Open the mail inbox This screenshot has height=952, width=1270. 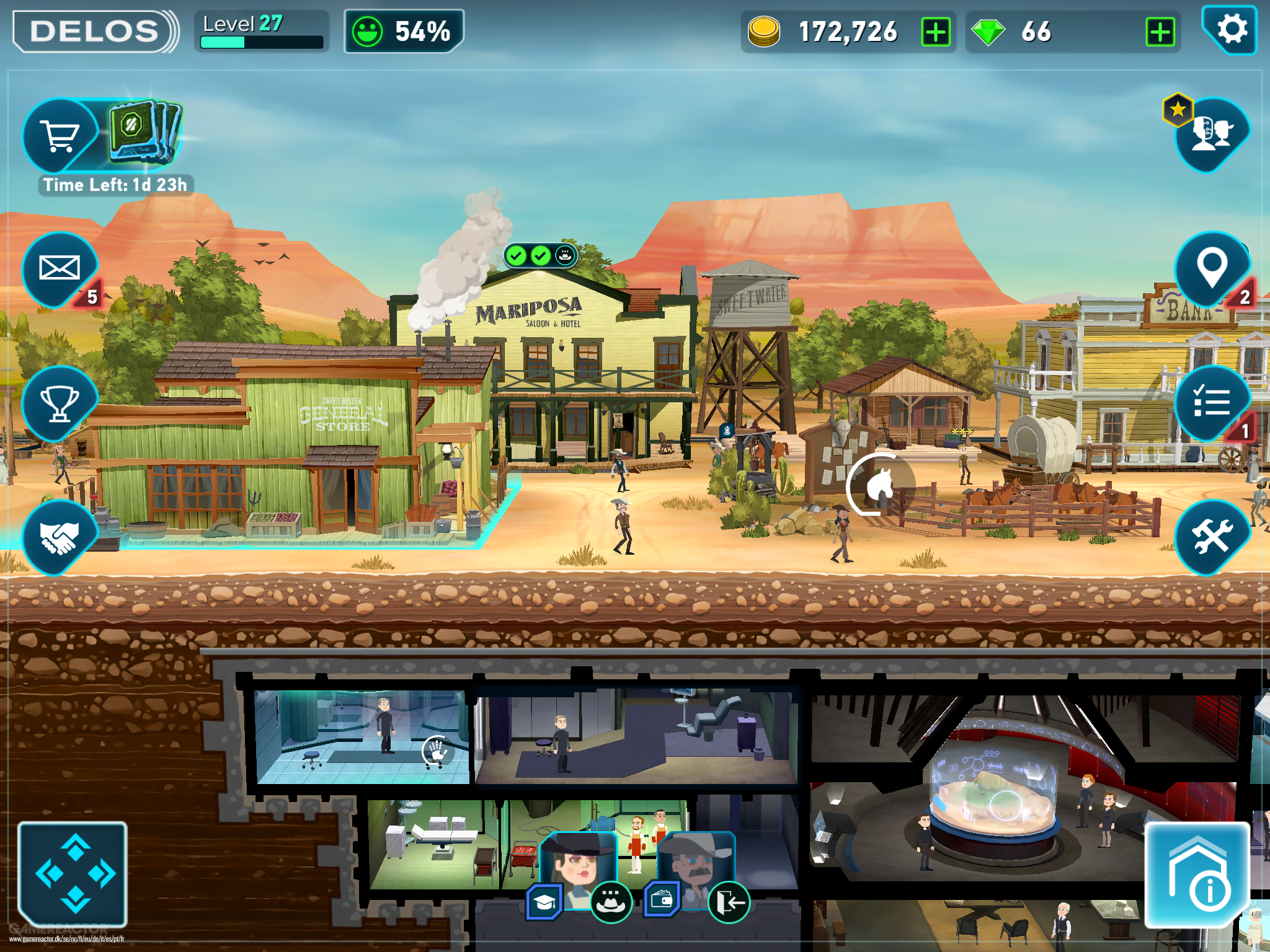[x=60, y=268]
